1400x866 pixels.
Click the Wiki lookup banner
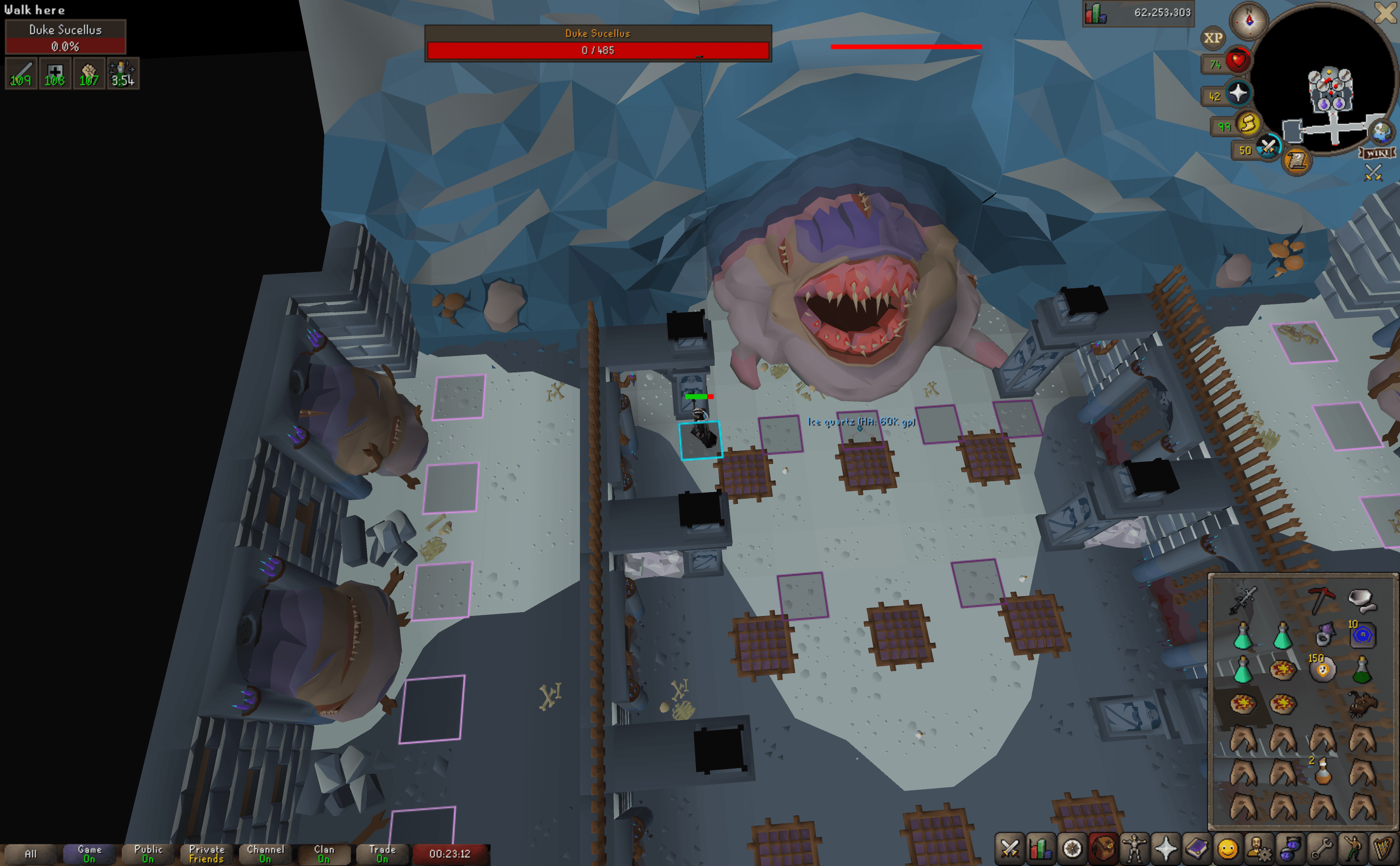tap(1378, 153)
